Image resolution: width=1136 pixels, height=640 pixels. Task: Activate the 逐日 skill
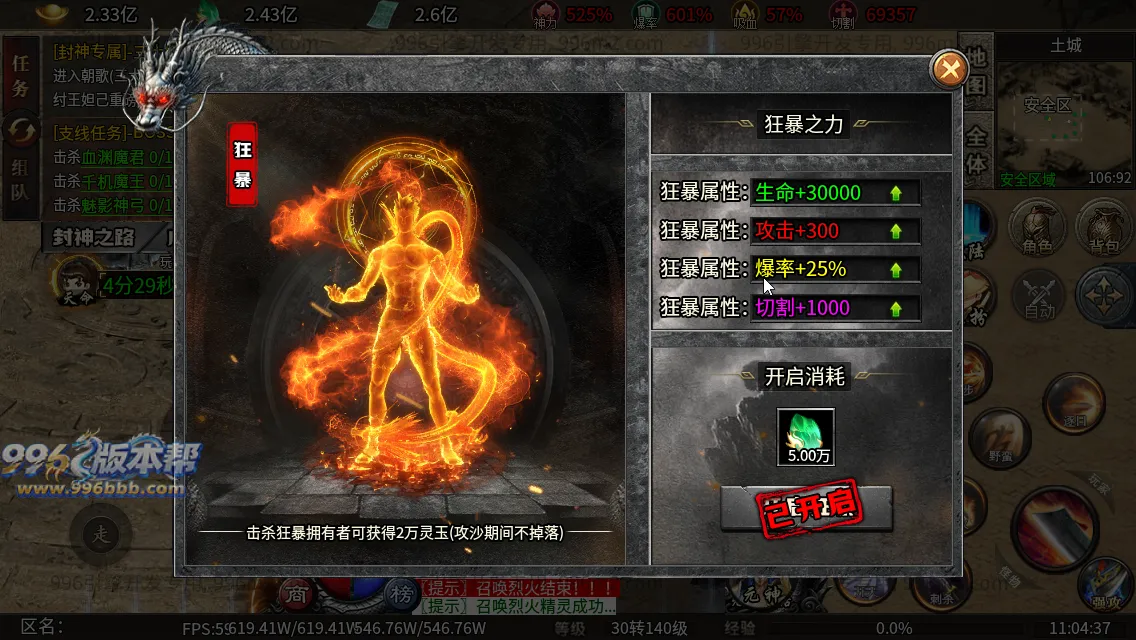coord(1073,404)
